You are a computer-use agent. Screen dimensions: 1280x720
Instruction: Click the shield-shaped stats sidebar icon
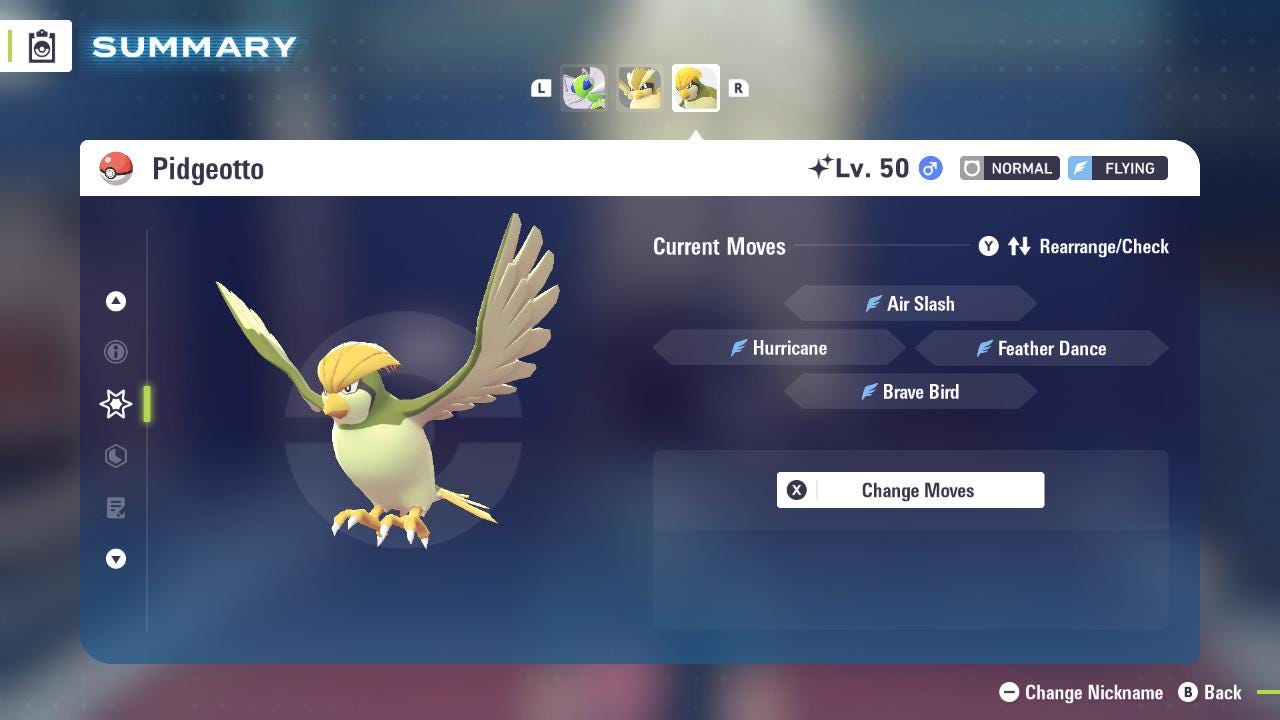click(x=116, y=456)
